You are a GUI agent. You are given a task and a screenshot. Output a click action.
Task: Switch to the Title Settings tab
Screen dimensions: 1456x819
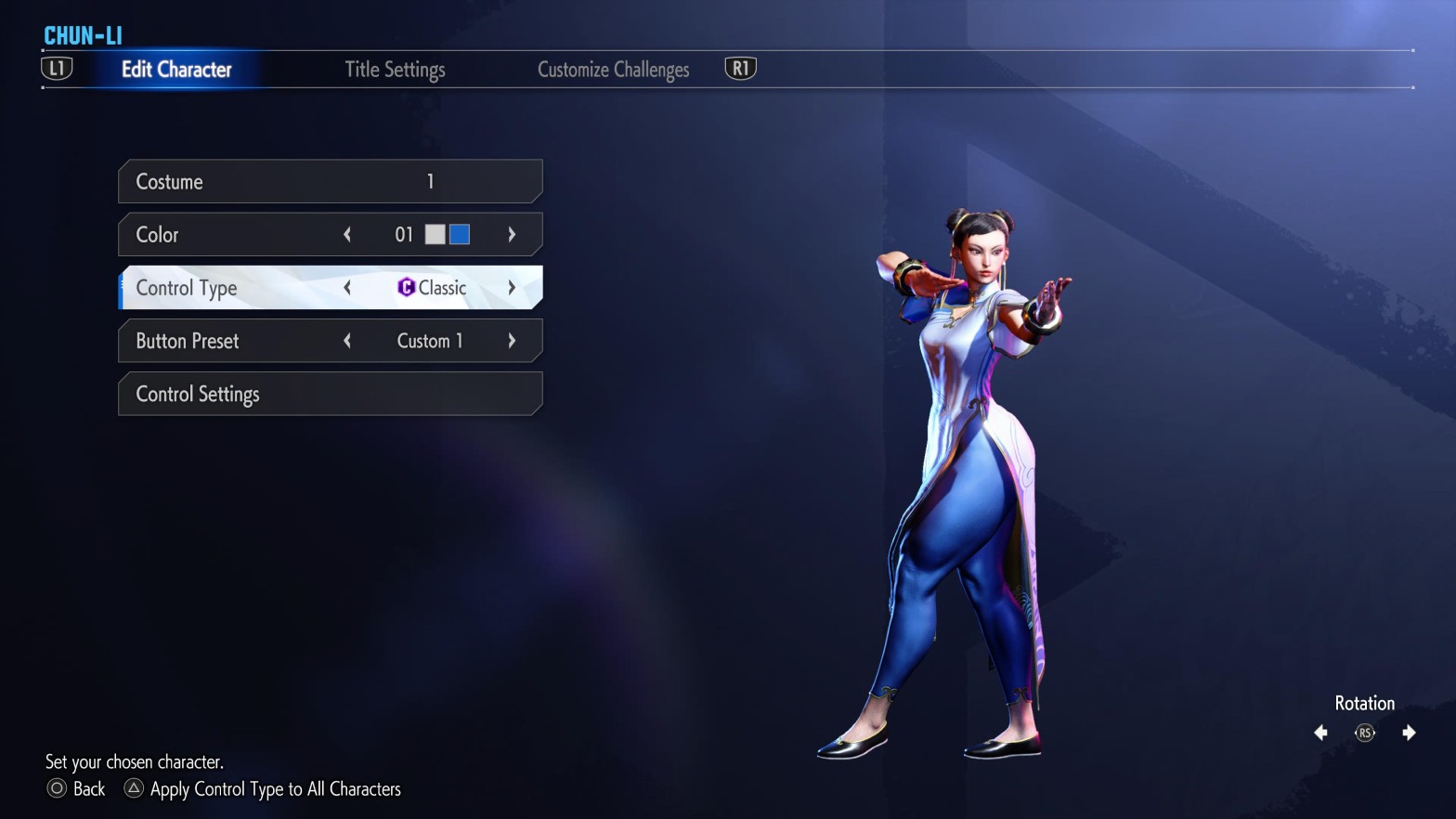point(395,69)
